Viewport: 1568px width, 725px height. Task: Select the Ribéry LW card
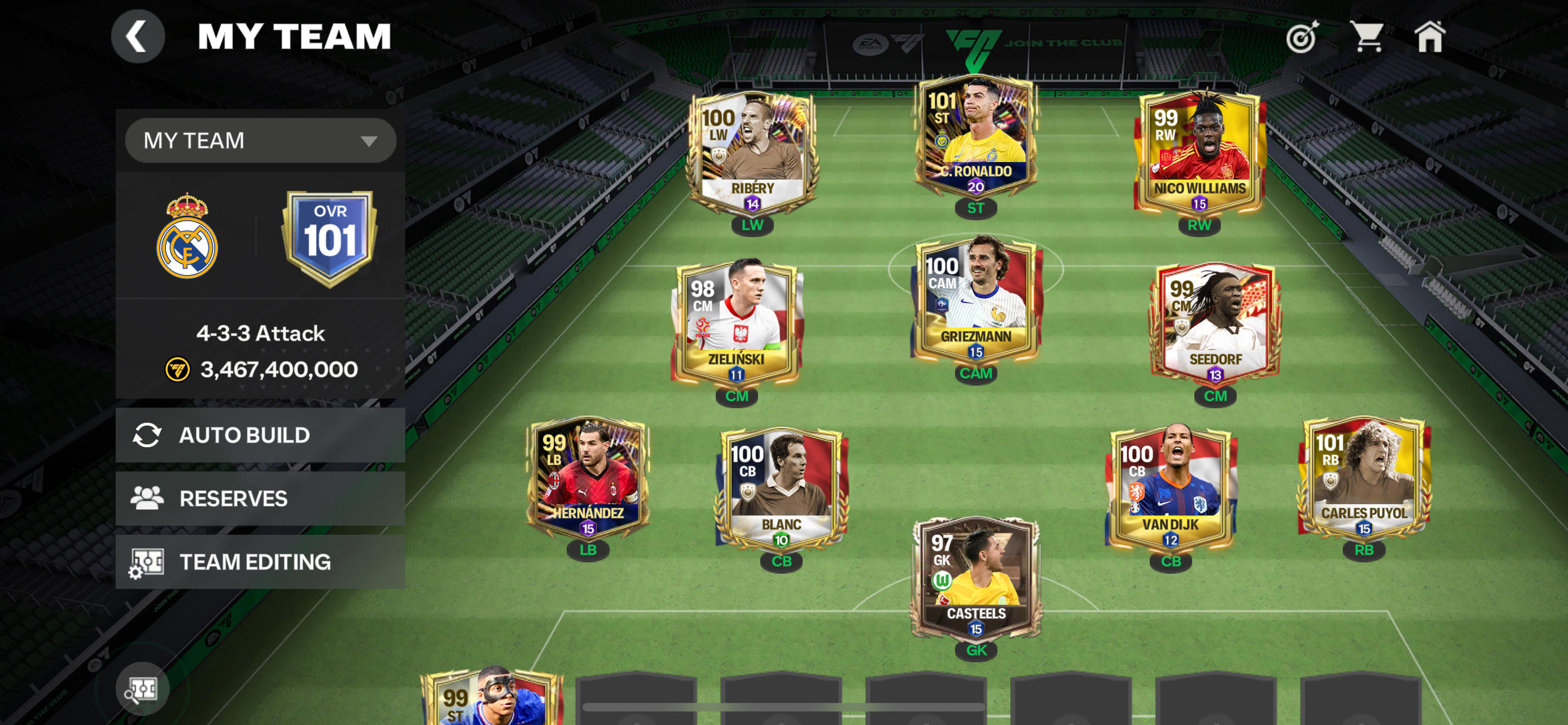(752, 152)
